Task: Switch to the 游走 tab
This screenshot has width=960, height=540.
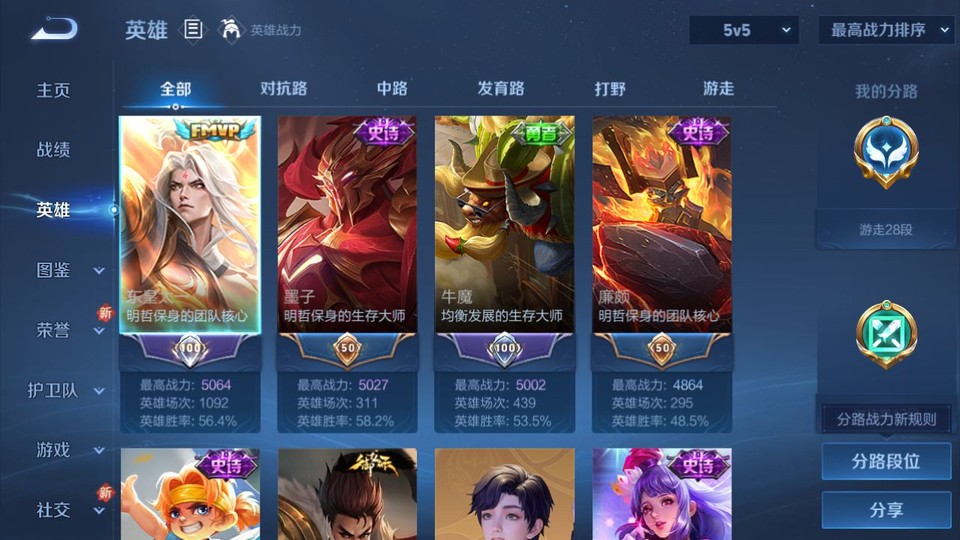Action: tap(718, 89)
